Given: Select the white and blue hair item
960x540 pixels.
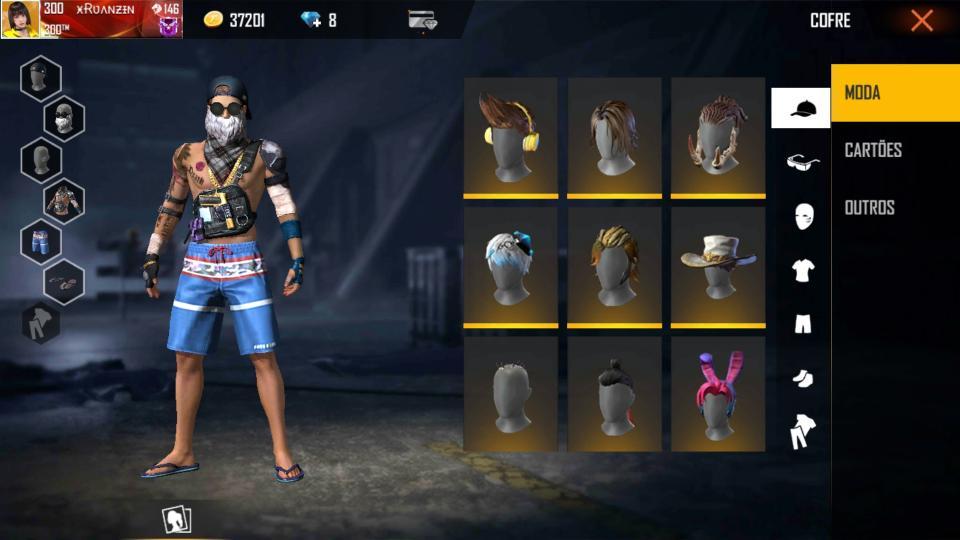Looking at the screenshot, I should click(510, 266).
